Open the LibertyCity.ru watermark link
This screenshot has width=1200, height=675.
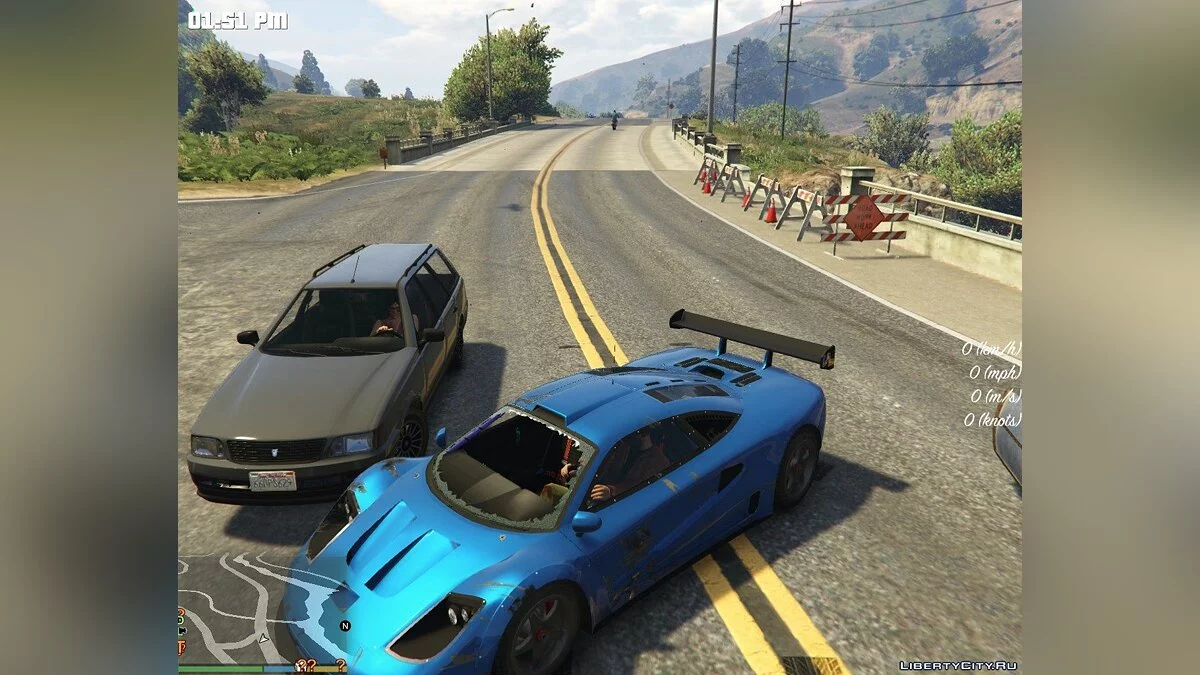click(x=958, y=665)
